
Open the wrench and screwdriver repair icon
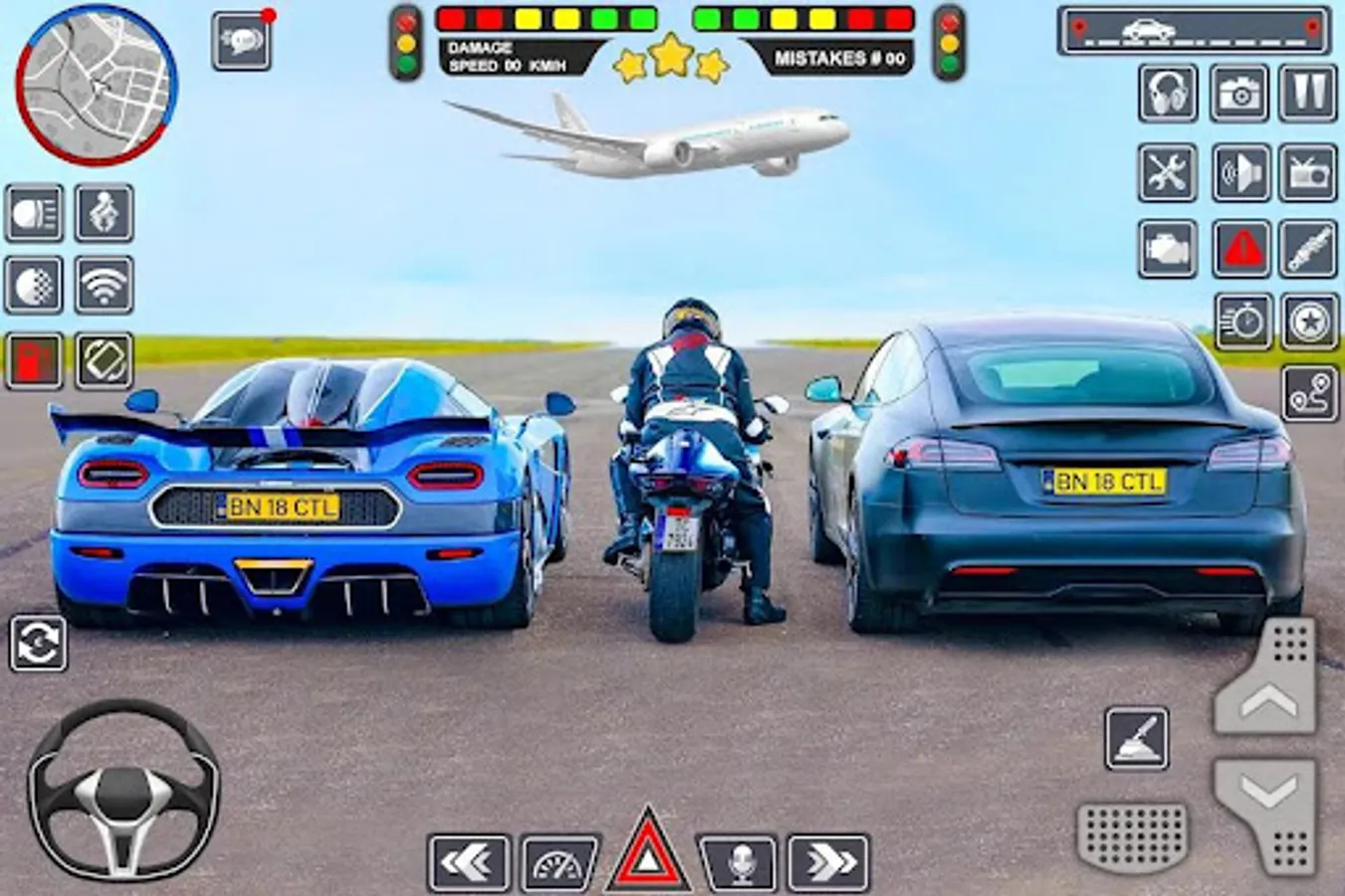tap(1168, 172)
